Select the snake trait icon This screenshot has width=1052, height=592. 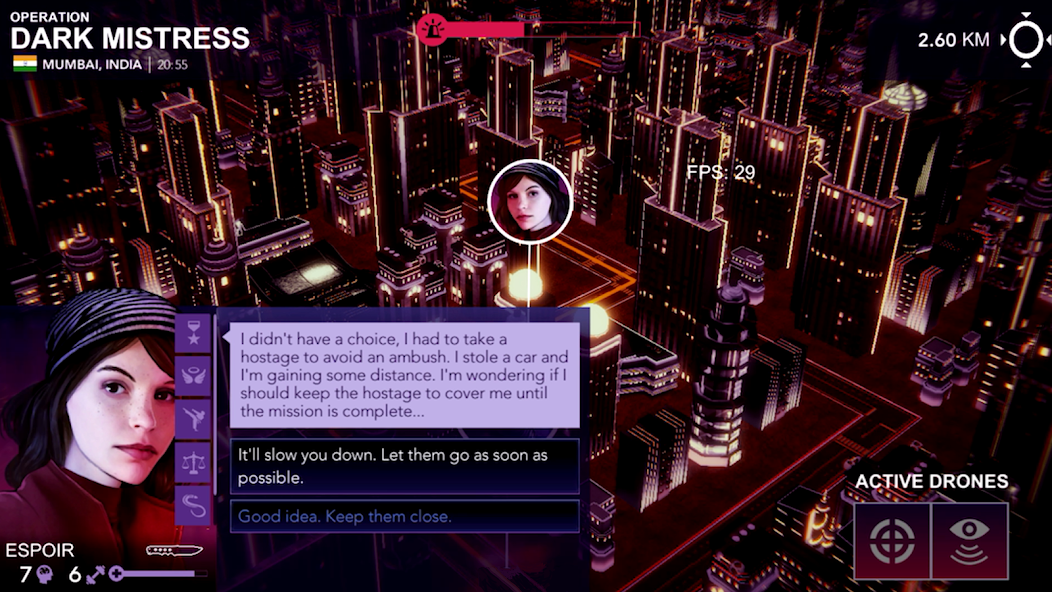193,504
